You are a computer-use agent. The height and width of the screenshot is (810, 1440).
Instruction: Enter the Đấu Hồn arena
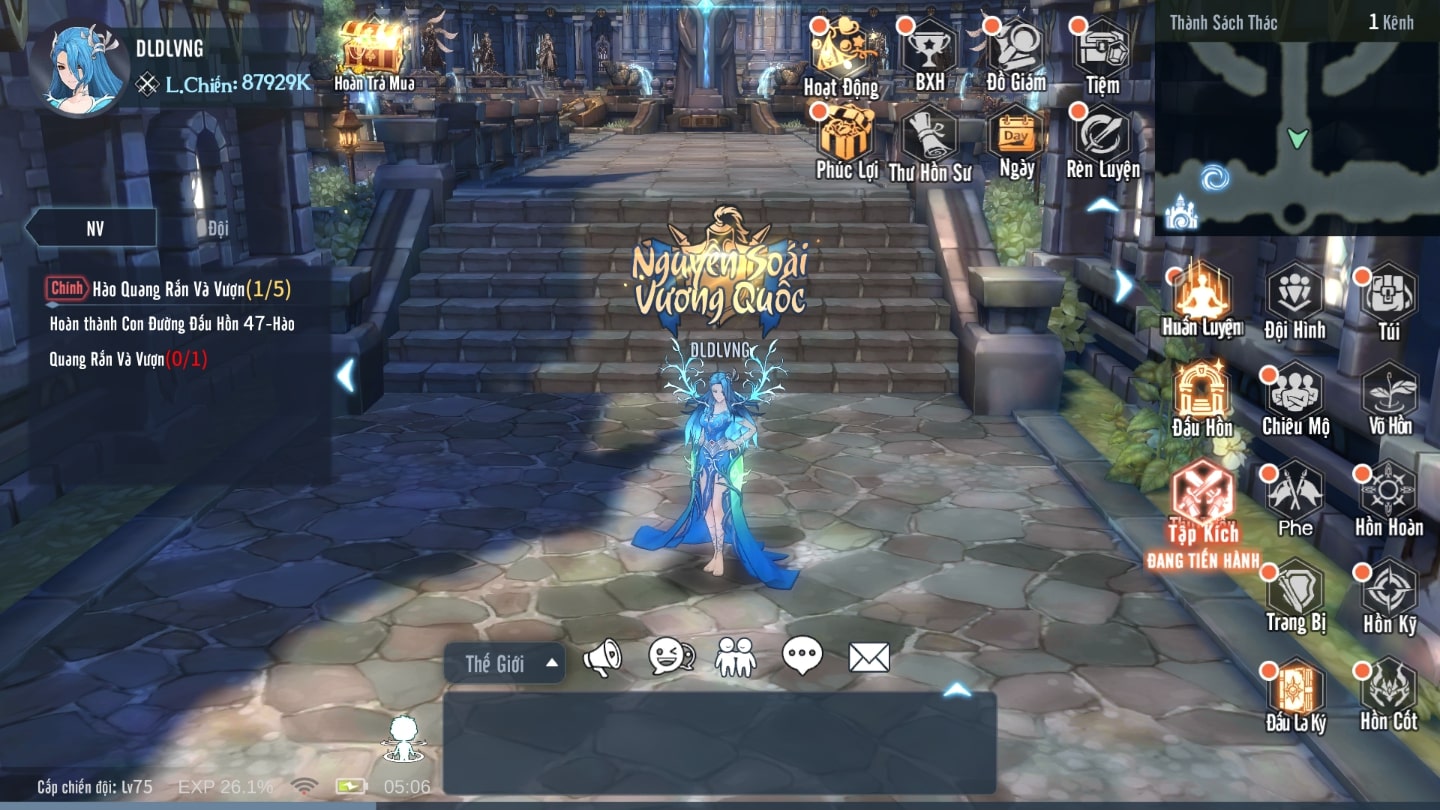coord(1202,393)
